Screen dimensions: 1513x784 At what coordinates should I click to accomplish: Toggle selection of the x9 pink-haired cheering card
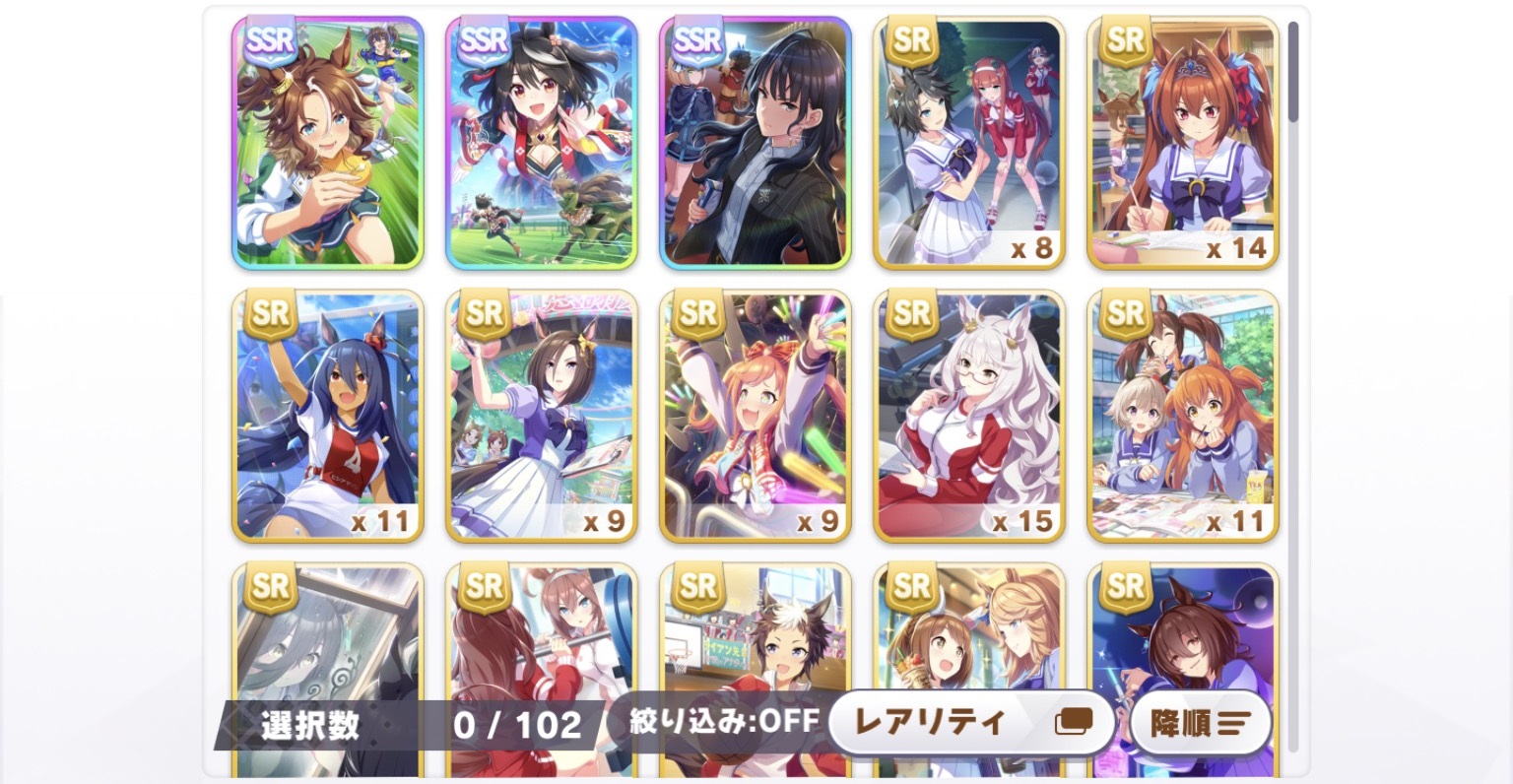pos(756,416)
